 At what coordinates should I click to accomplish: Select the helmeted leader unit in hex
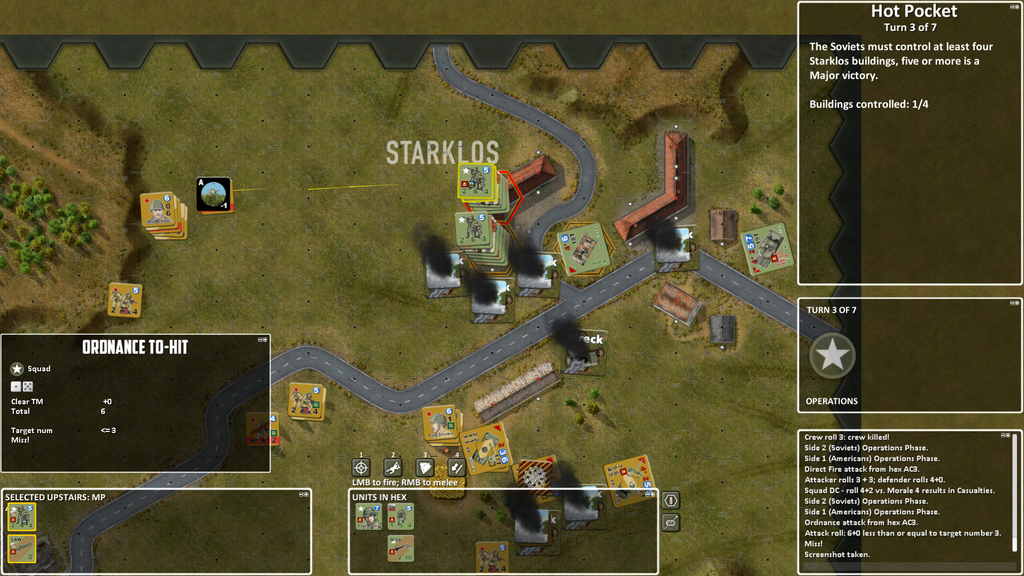(369, 516)
